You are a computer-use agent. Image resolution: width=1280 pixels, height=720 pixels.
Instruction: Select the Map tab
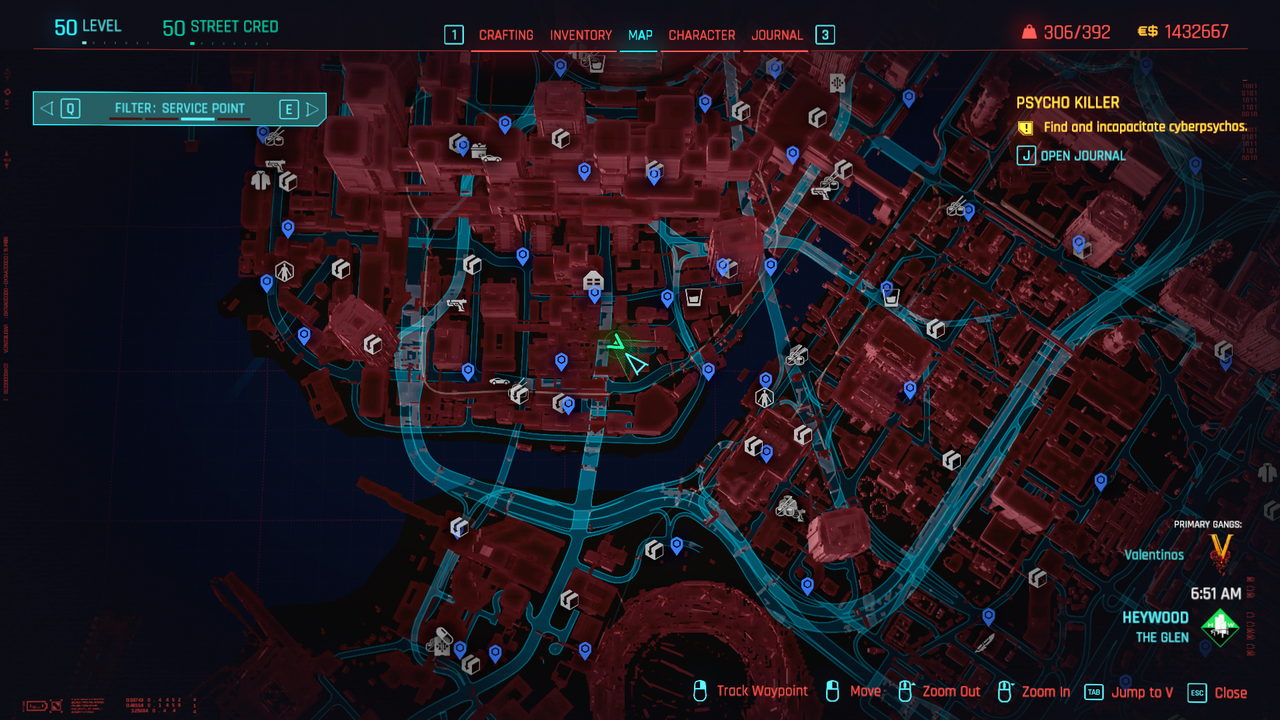click(x=640, y=35)
